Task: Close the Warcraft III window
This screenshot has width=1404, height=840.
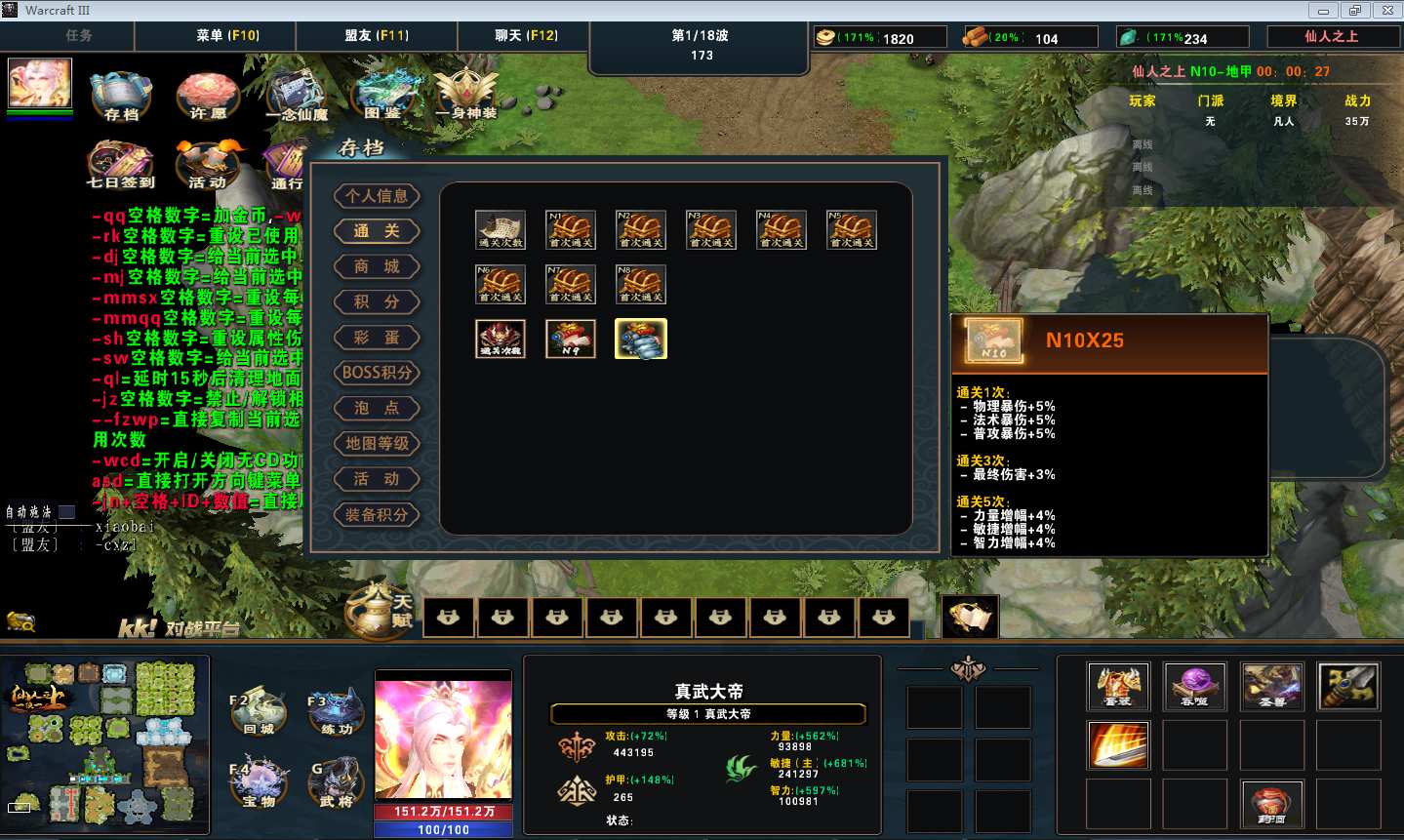Action: click(1386, 11)
